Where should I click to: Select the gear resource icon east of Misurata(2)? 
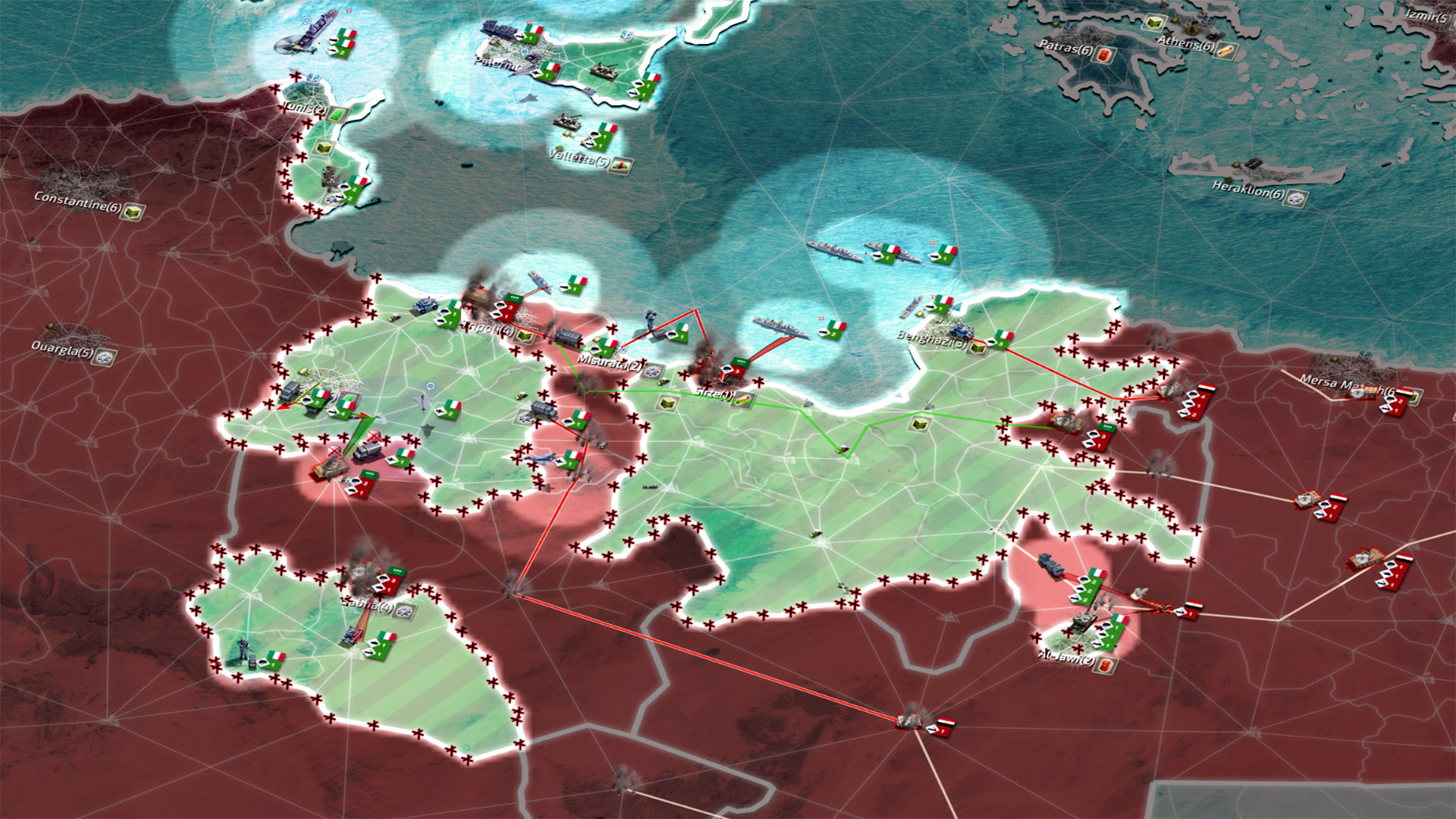651,372
